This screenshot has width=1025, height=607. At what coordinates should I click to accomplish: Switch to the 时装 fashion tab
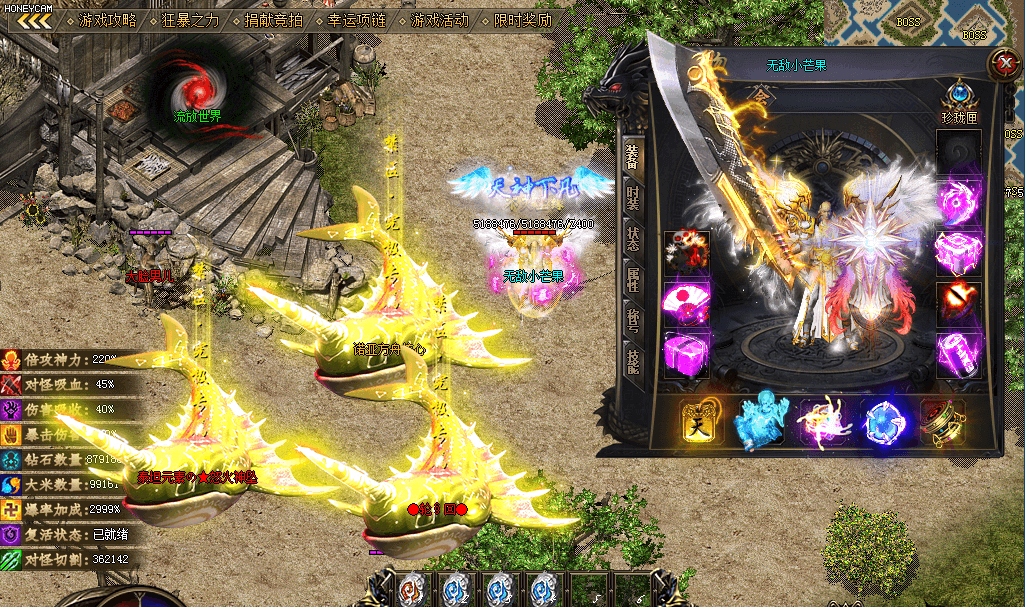(x=632, y=197)
